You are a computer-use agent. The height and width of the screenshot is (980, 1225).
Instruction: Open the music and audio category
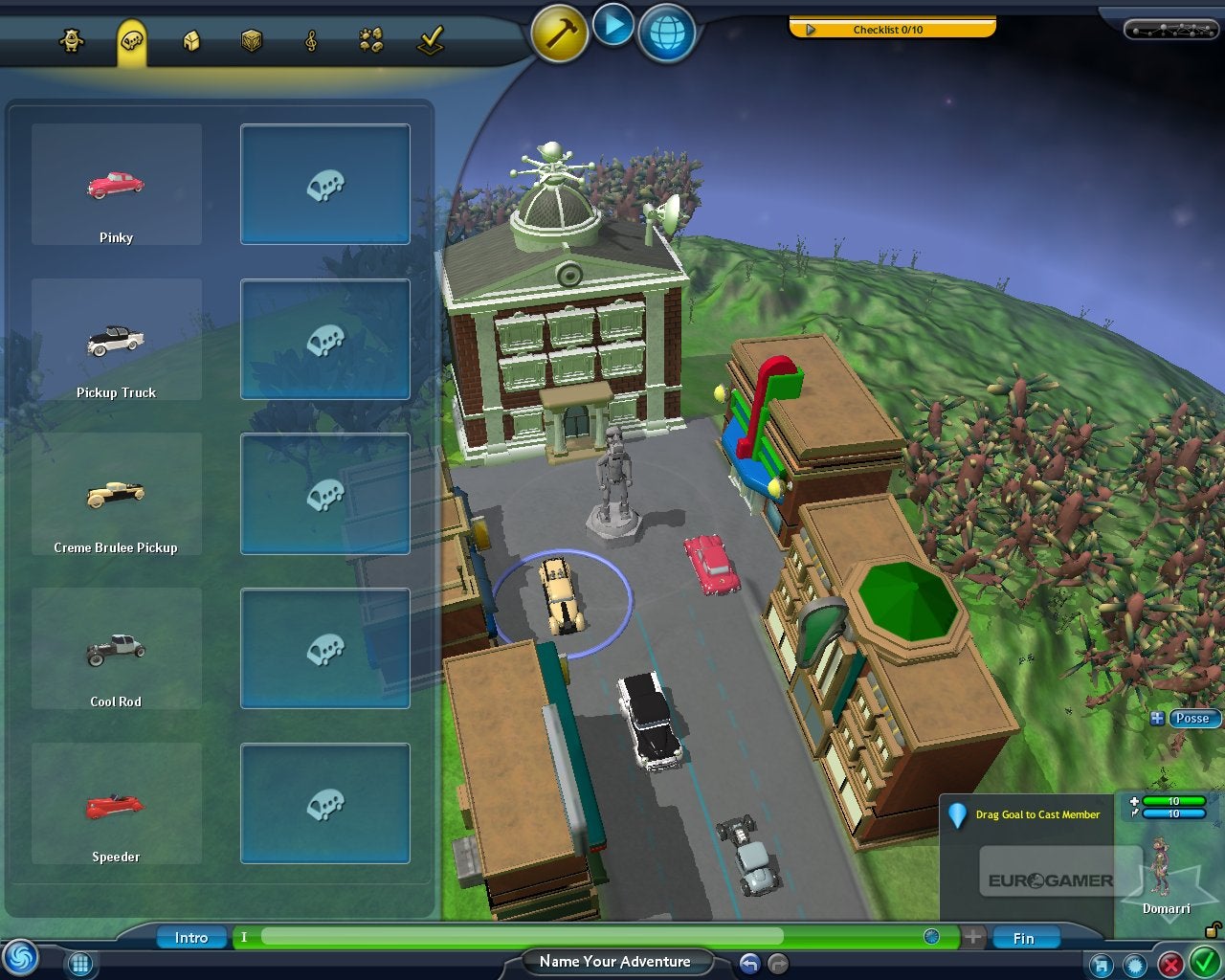[311, 40]
